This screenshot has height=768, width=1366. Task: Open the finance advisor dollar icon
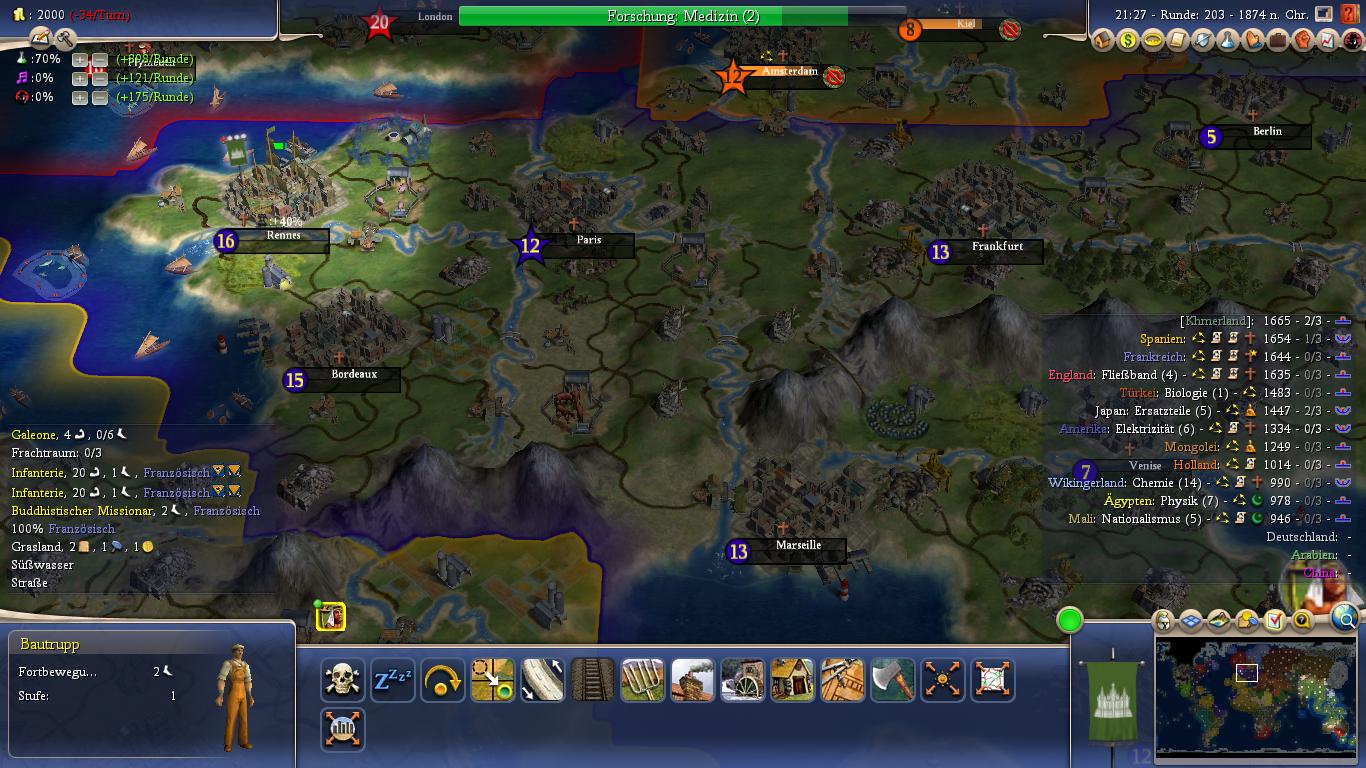pos(1128,41)
